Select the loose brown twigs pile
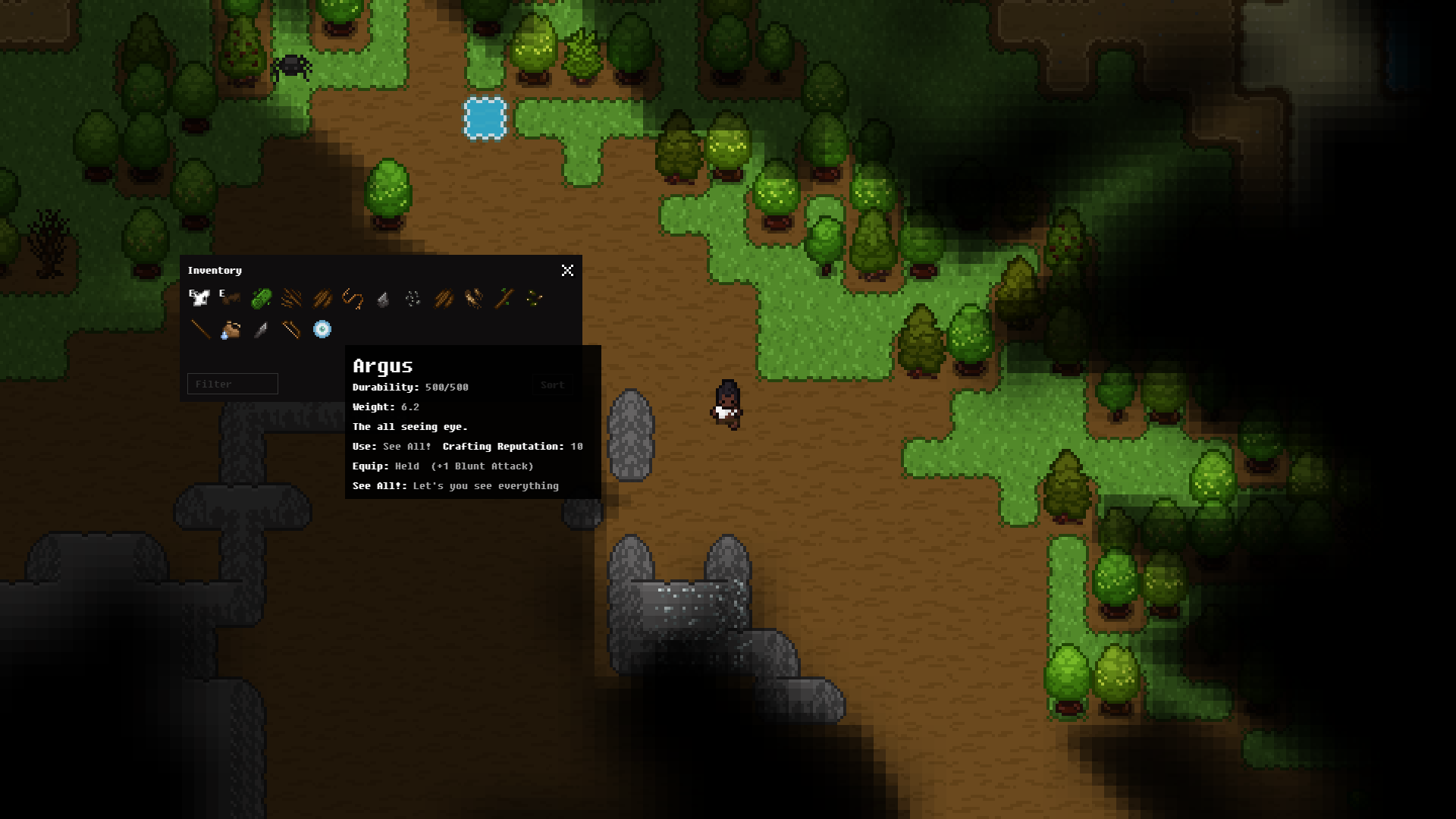1456x819 pixels. (x=291, y=298)
